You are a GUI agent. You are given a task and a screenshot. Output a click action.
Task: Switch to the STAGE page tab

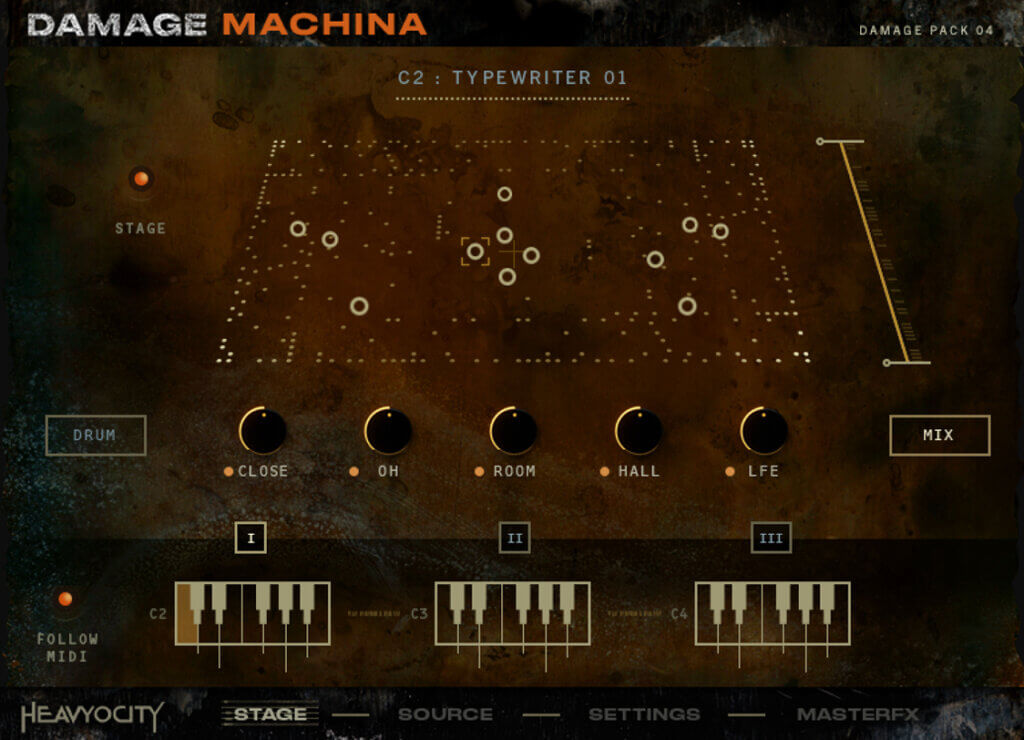[270, 714]
